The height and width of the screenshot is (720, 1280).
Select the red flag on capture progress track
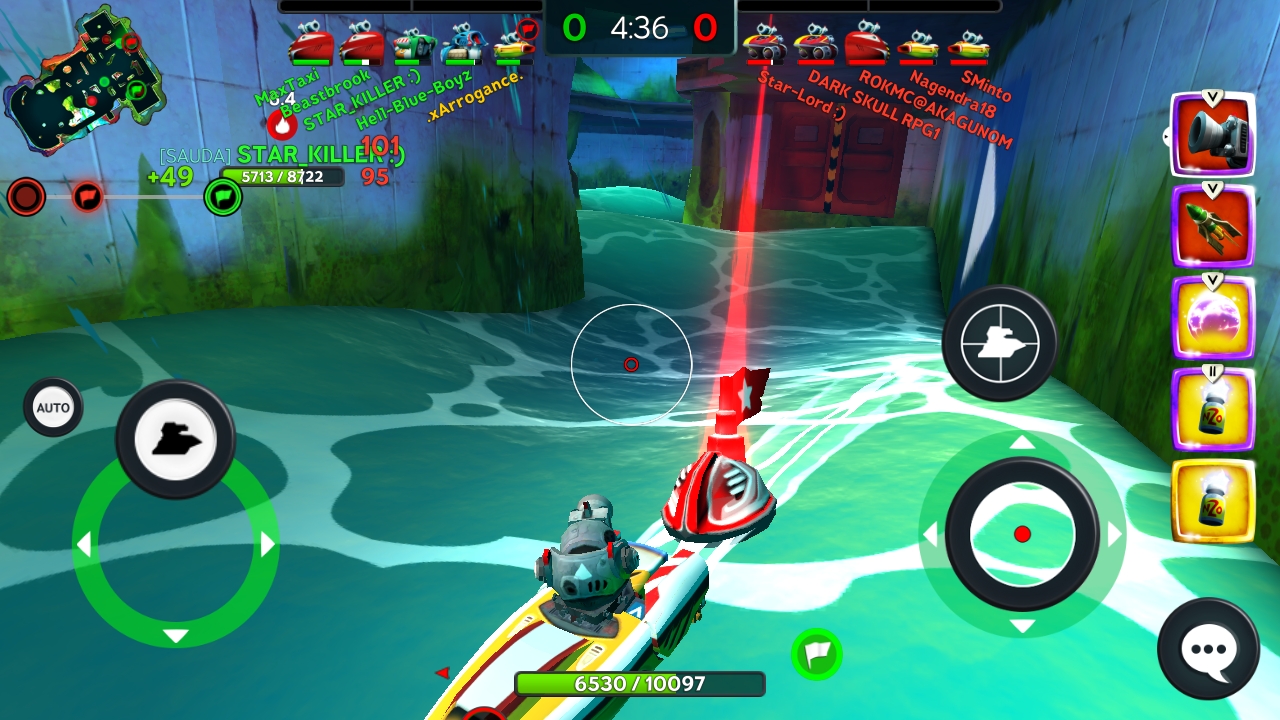(88, 196)
